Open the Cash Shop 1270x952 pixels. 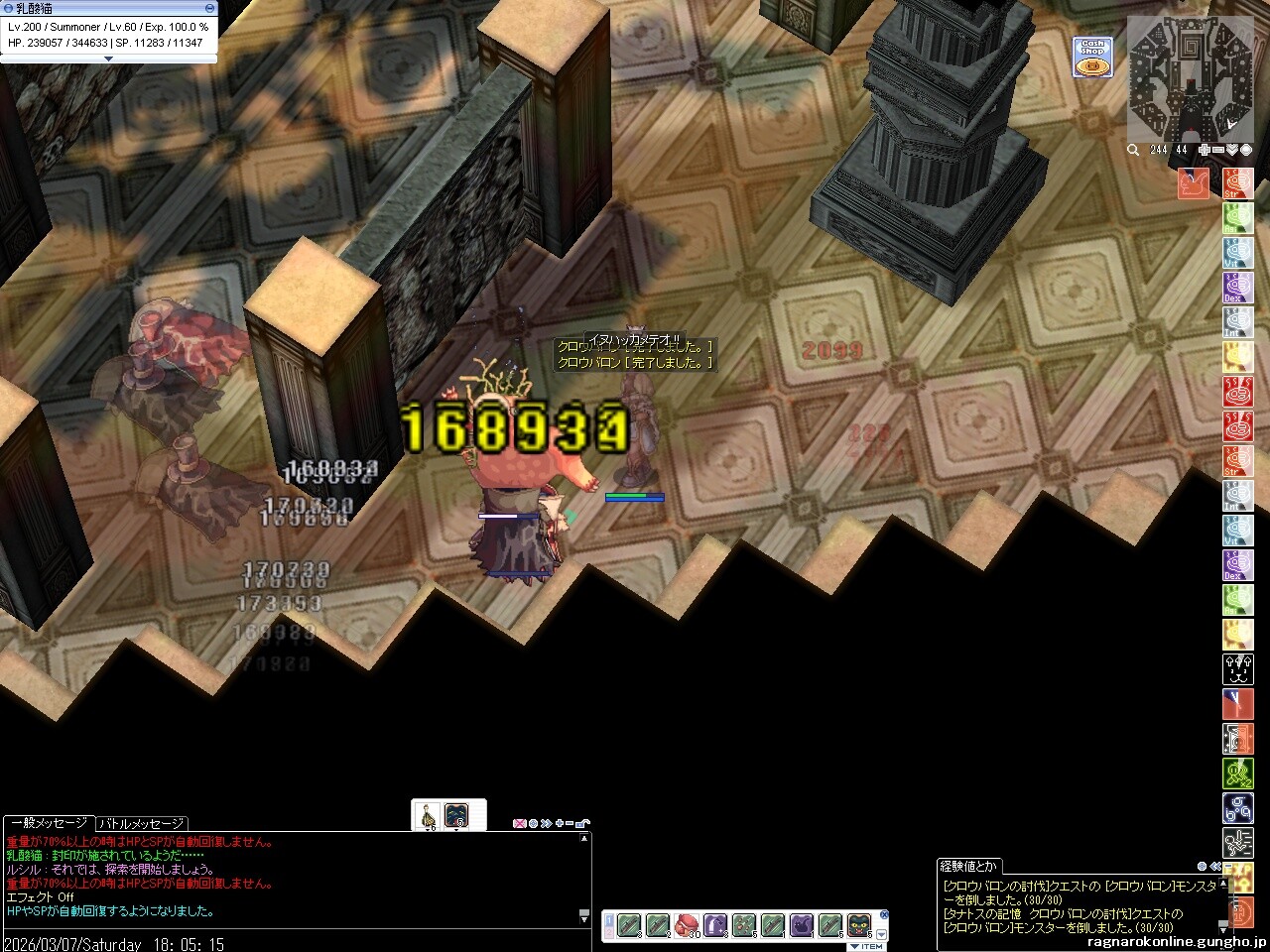pyautogui.click(x=1091, y=58)
